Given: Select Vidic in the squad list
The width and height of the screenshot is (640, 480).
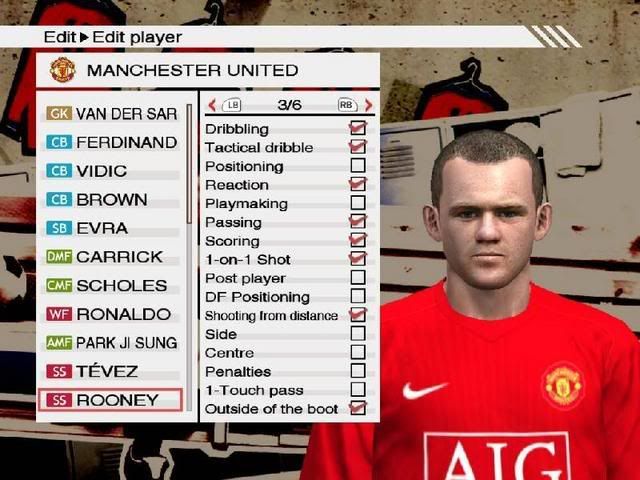Looking at the screenshot, I should pyautogui.click(x=111, y=171).
